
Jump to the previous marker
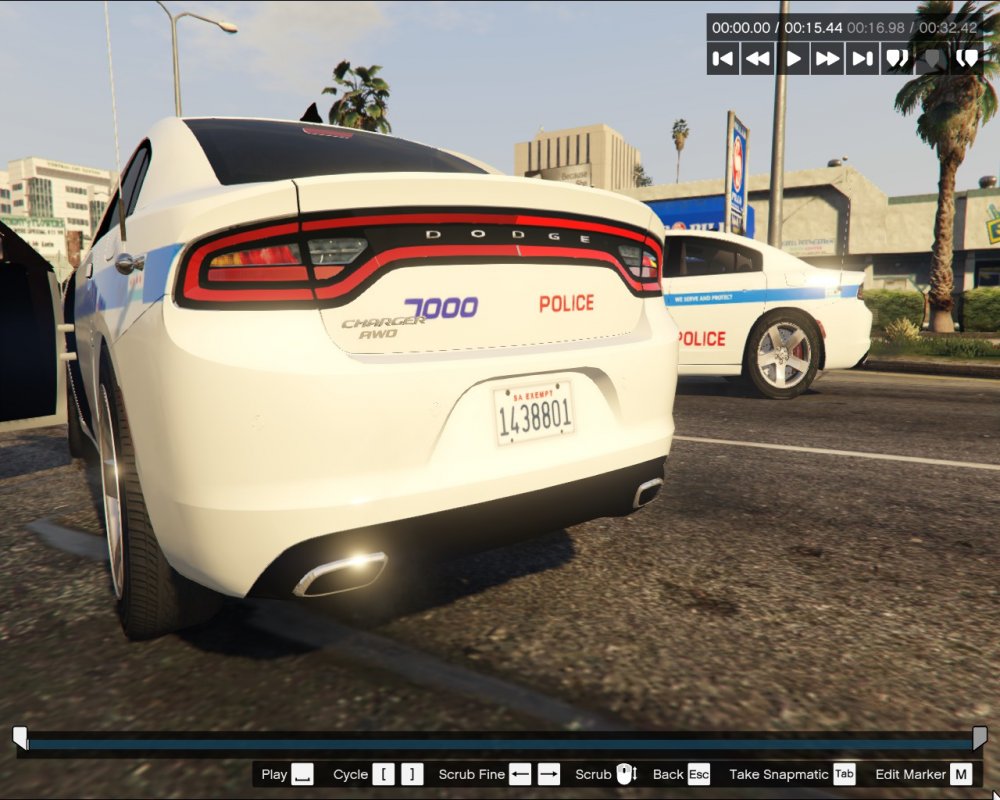coord(897,59)
